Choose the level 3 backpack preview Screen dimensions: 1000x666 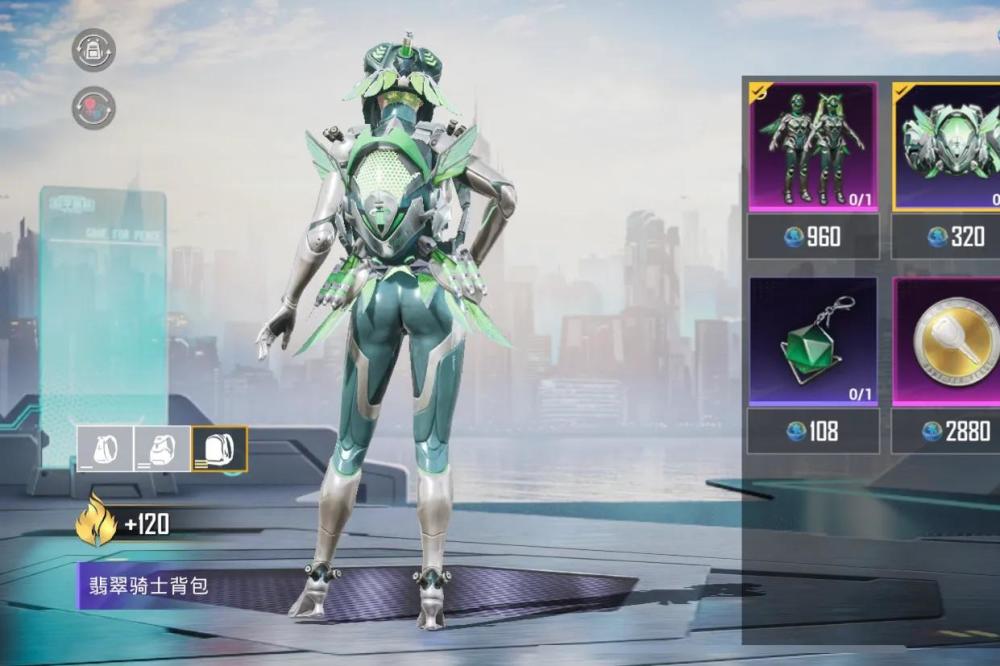pos(219,449)
